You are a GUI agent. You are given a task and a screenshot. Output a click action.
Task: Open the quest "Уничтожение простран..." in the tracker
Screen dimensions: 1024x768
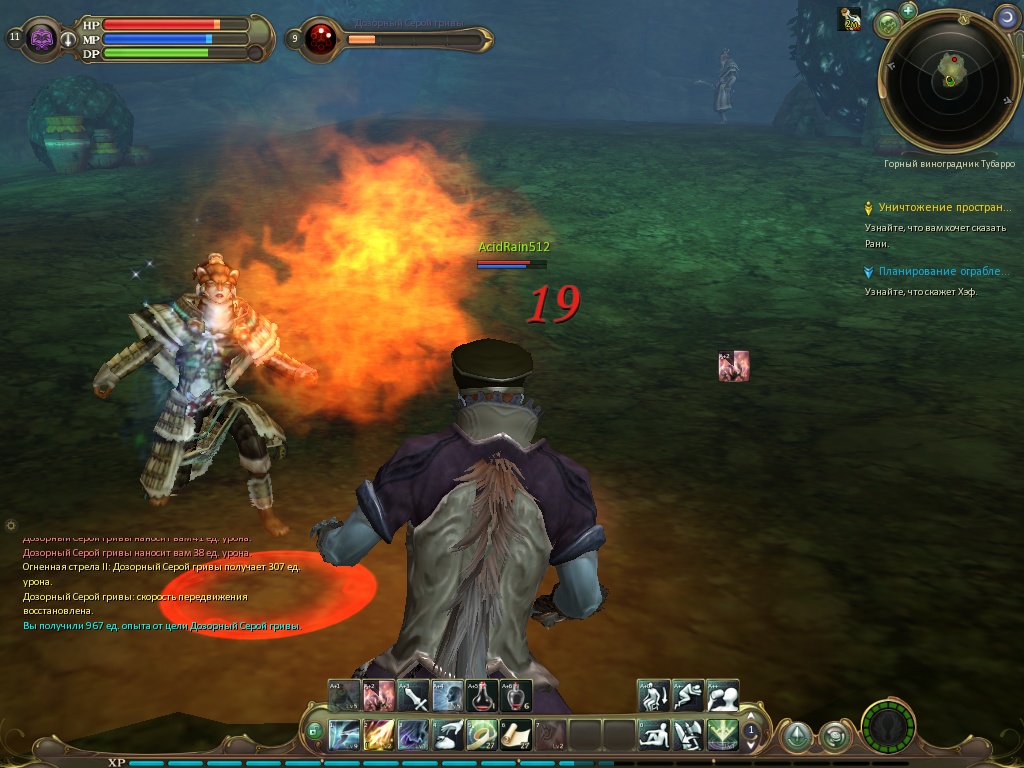[944, 208]
